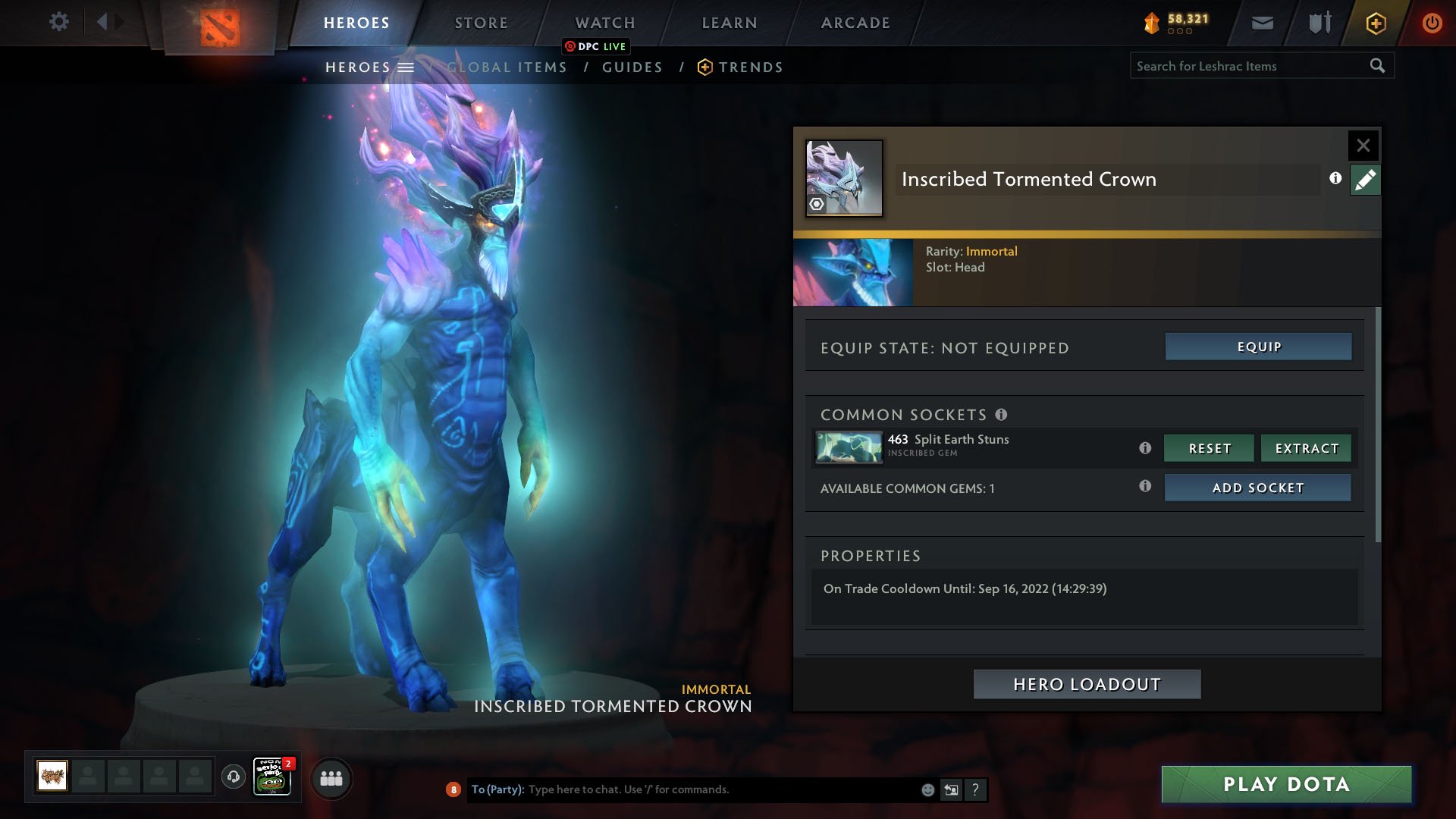Focus the Leshrac items search box
This screenshot has width=1456, height=819.
(1247, 66)
